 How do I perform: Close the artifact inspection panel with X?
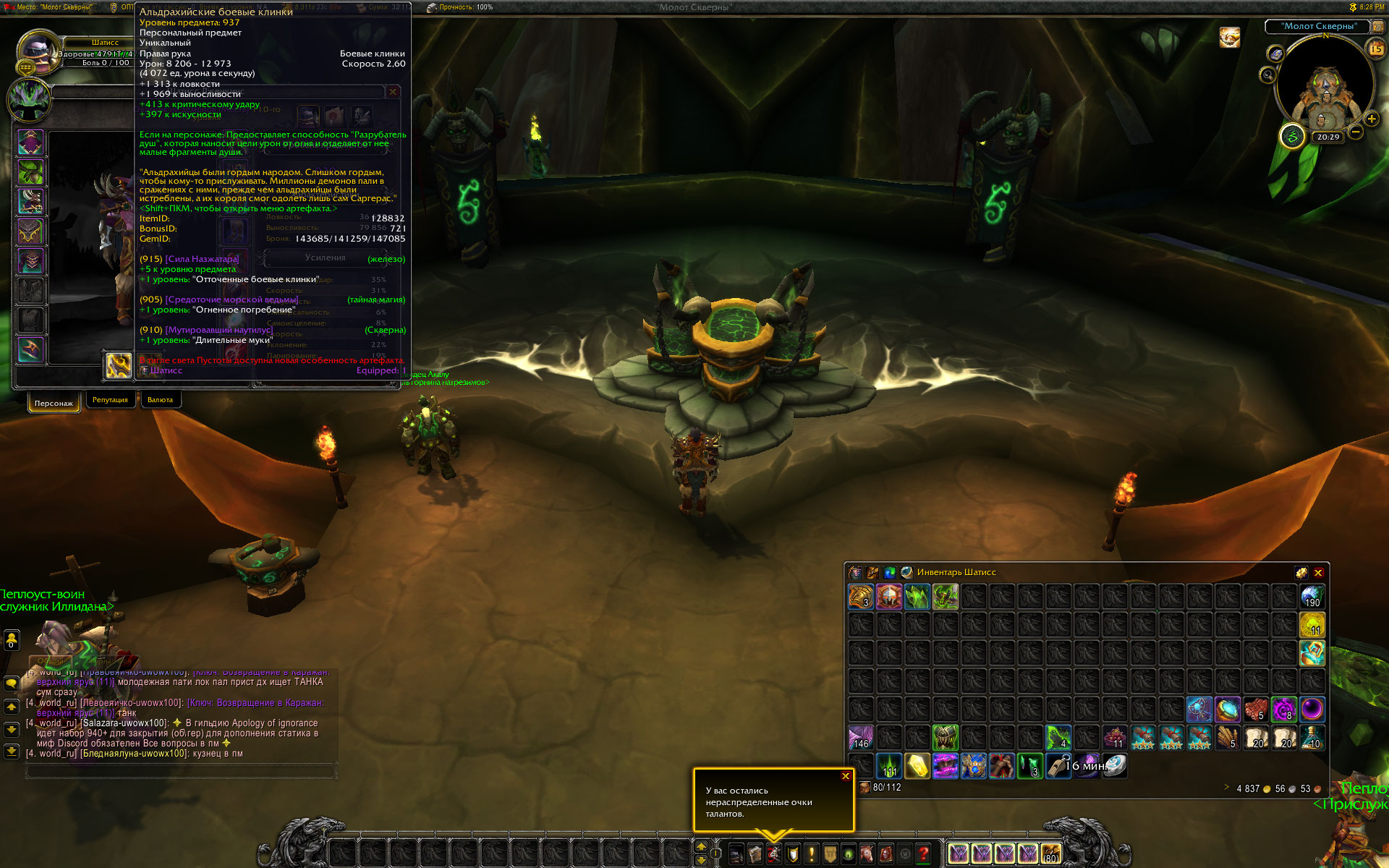click(x=393, y=92)
